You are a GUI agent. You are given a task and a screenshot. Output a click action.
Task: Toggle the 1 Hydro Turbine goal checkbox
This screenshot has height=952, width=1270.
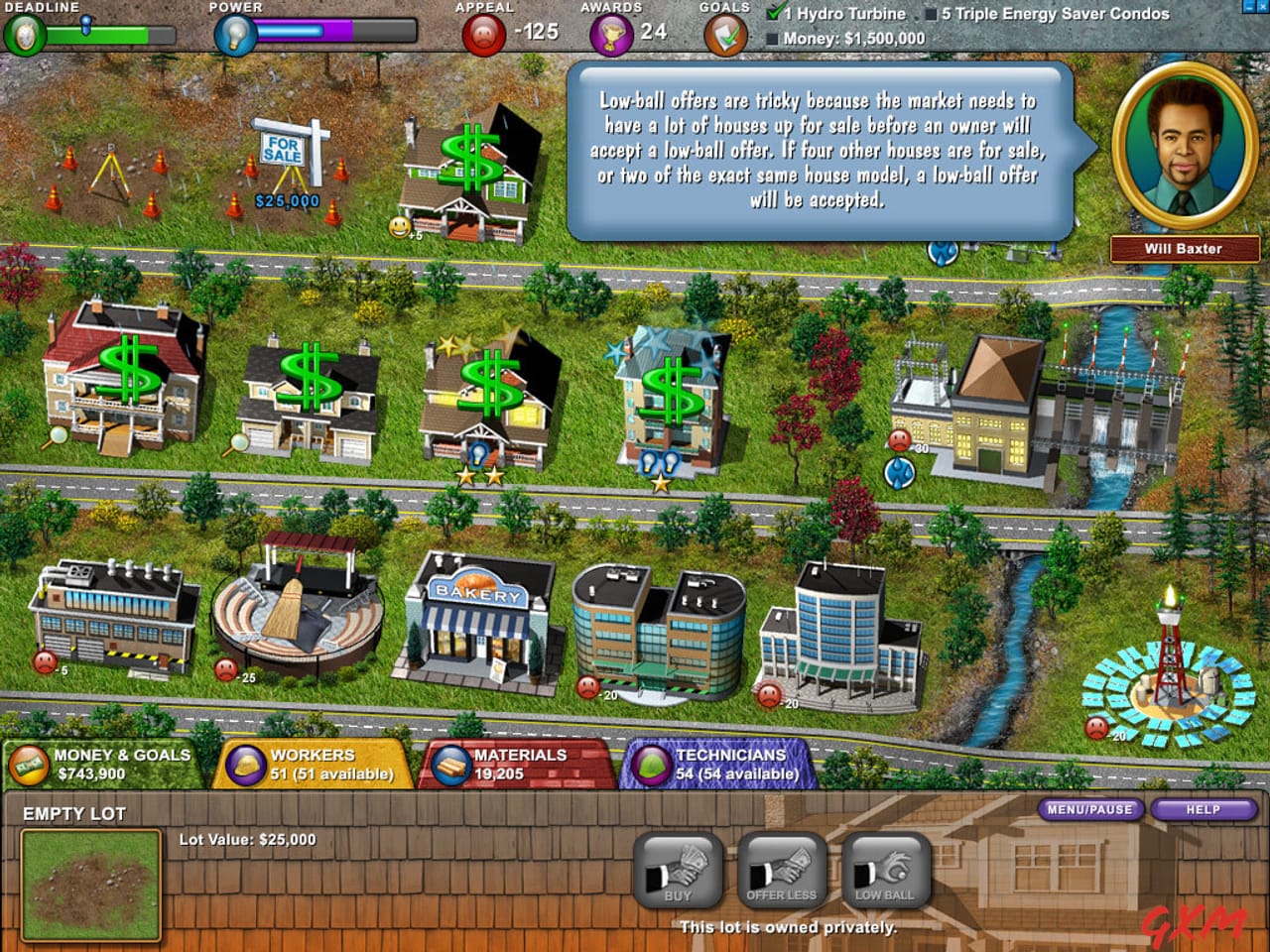click(774, 14)
